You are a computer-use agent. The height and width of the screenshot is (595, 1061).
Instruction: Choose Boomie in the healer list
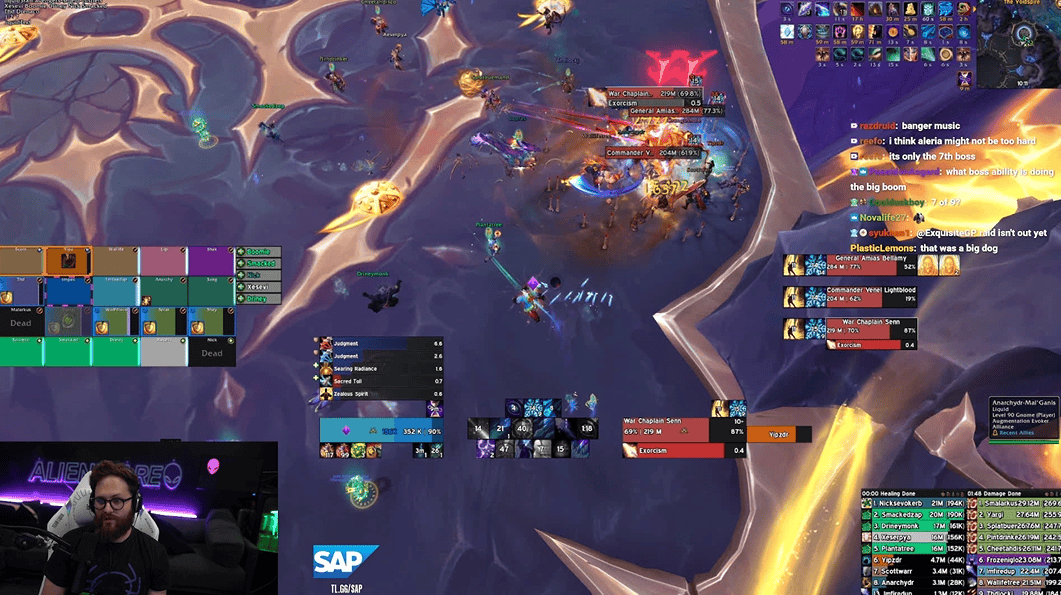click(259, 253)
